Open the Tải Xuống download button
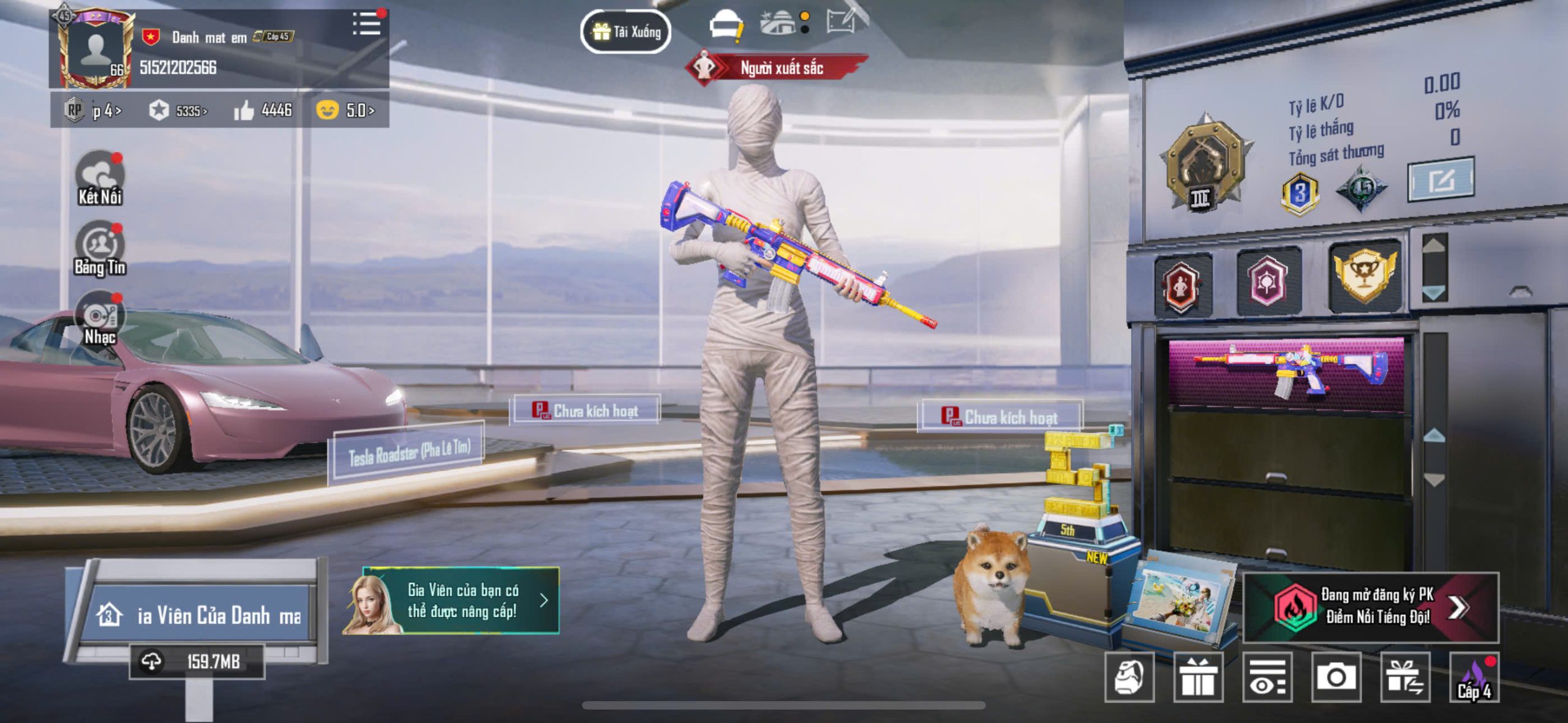This screenshot has width=1568, height=723. click(x=625, y=31)
